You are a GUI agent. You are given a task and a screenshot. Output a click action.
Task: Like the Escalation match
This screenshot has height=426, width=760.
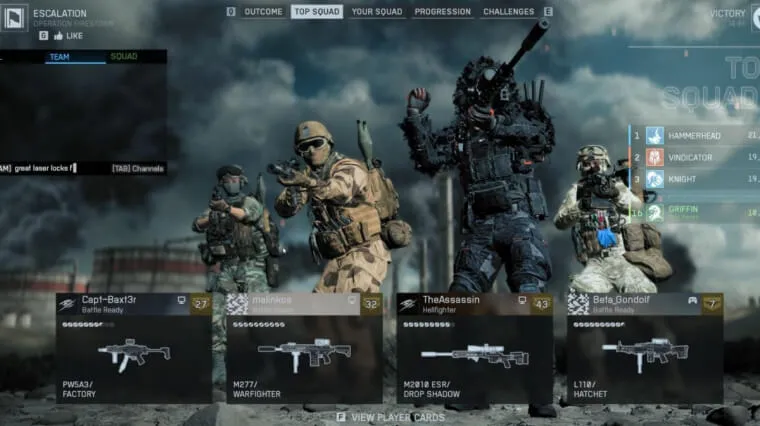70,35
